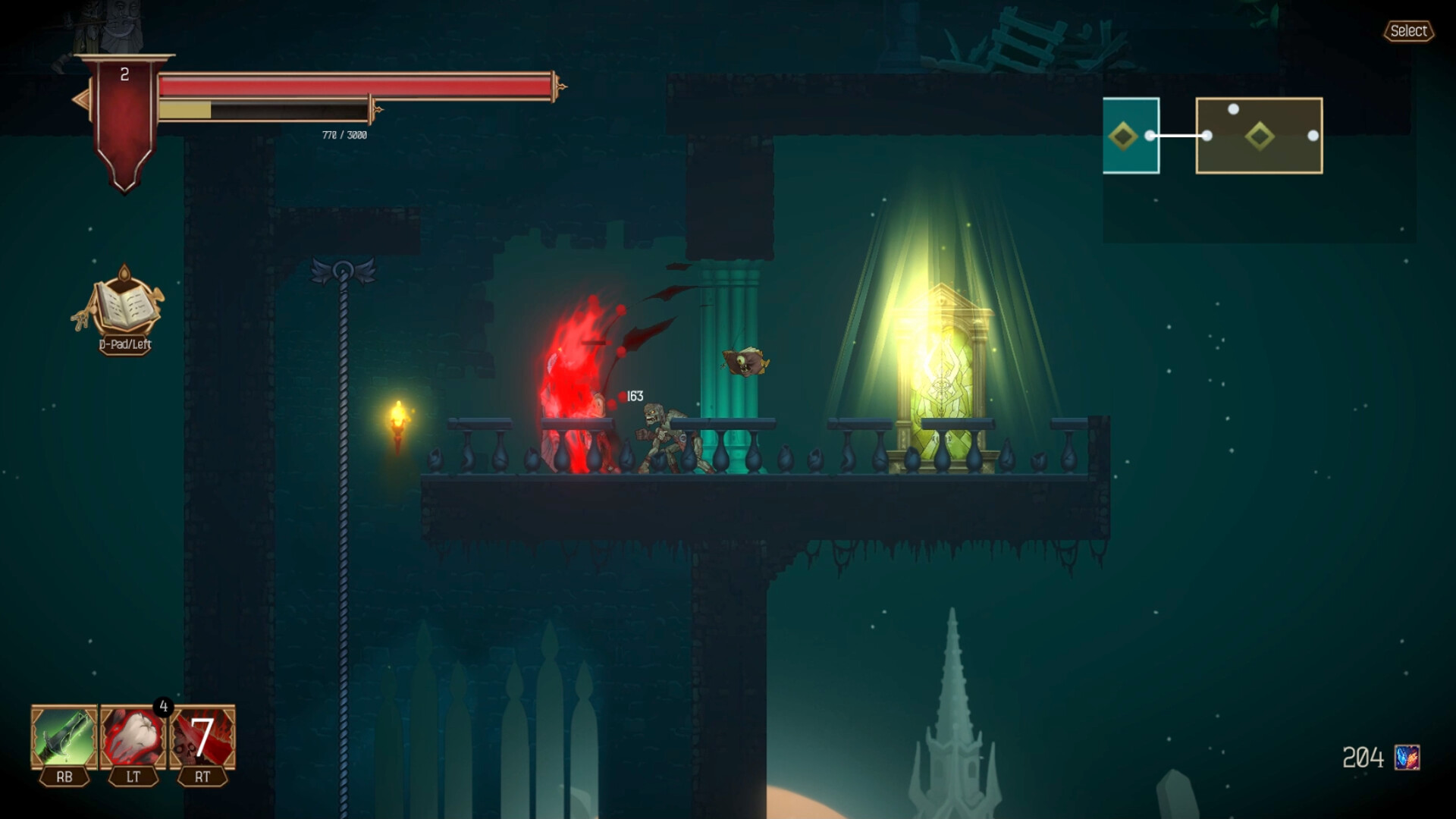Viewport: 1456px width, 819px height.
Task: Expand the minimap via the Select prompt
Action: [1408, 31]
